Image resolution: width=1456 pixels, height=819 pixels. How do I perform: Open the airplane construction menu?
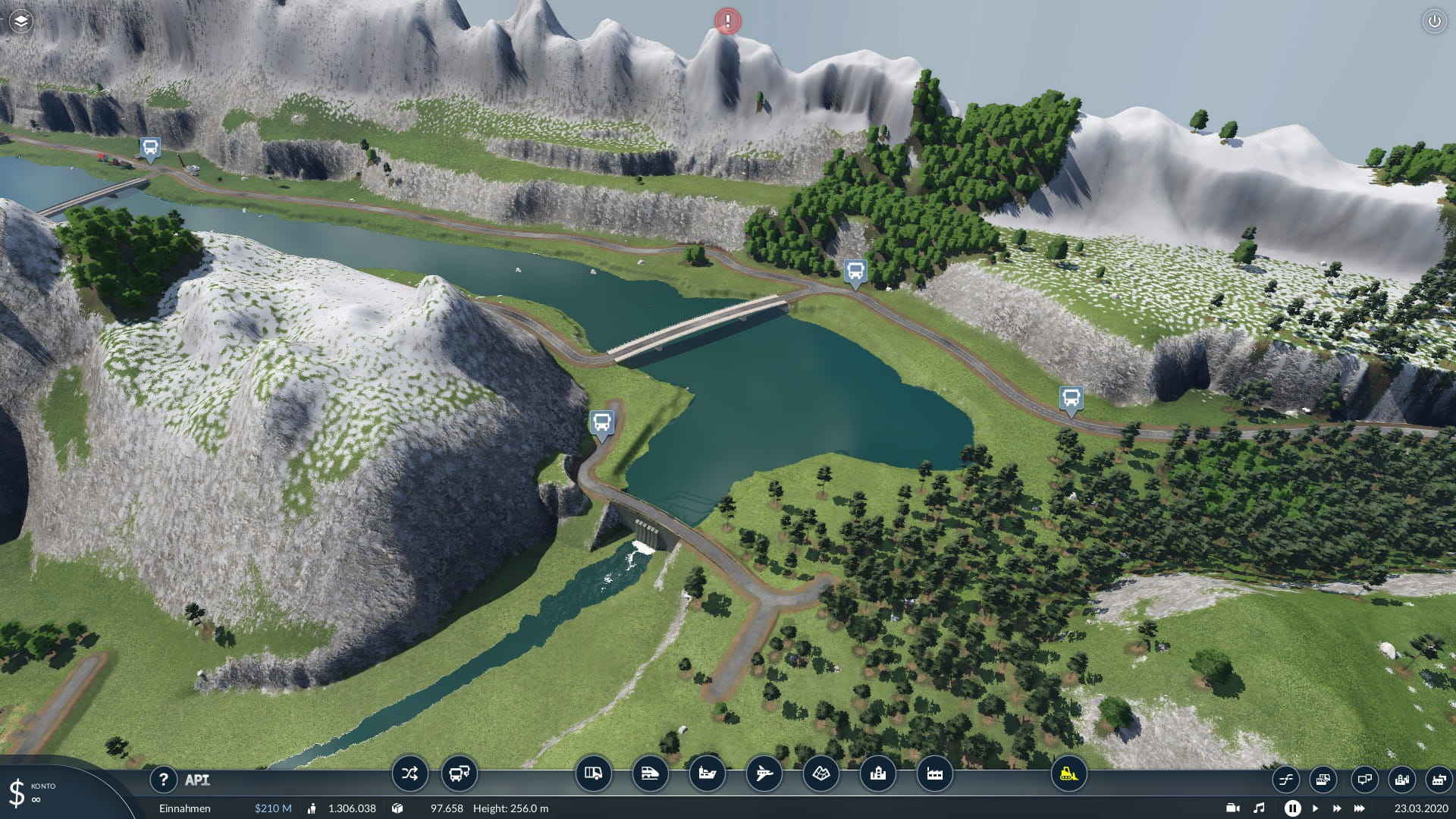click(764, 774)
